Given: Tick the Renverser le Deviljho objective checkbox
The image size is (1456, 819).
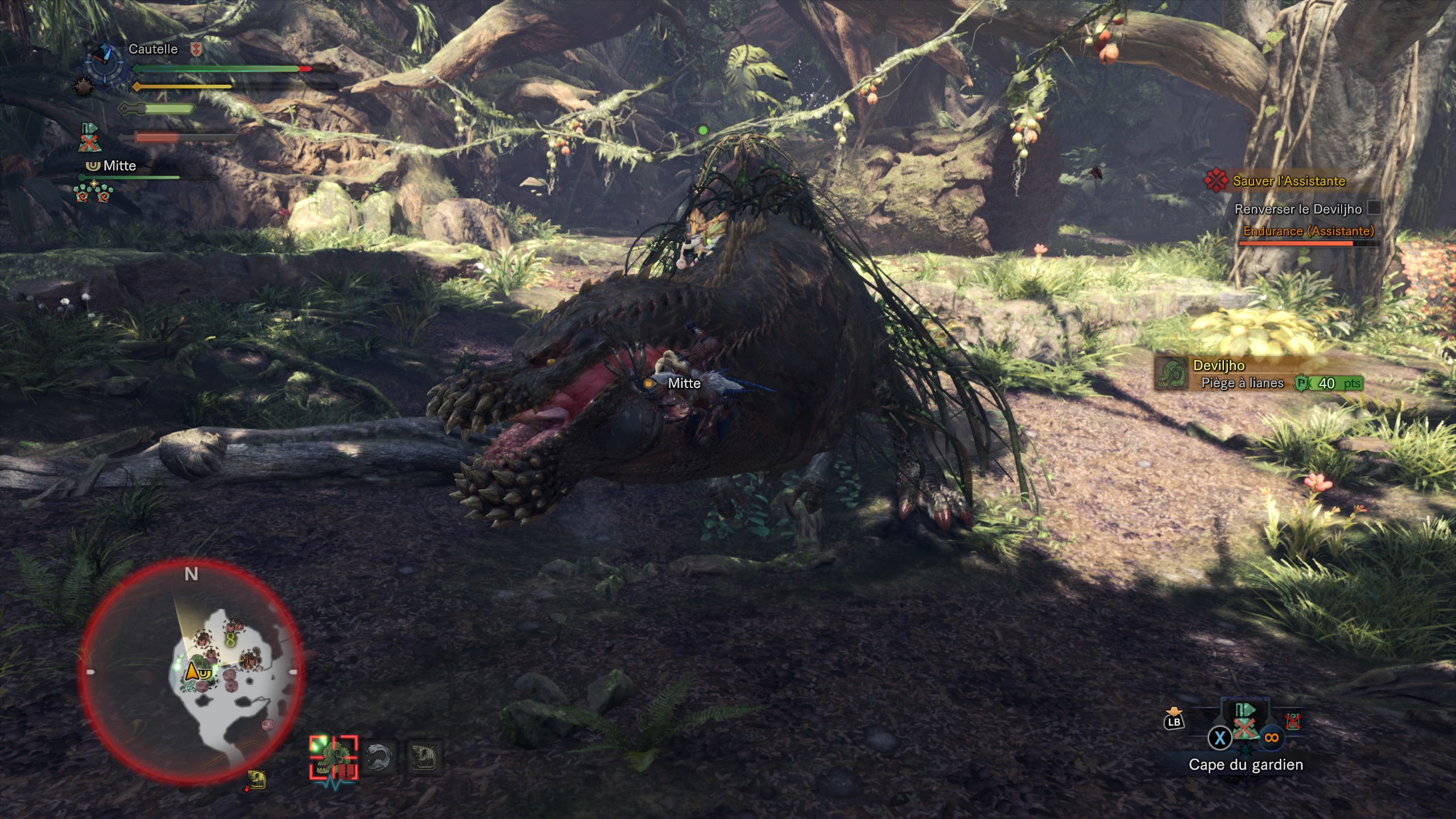Looking at the screenshot, I should 1374,208.
